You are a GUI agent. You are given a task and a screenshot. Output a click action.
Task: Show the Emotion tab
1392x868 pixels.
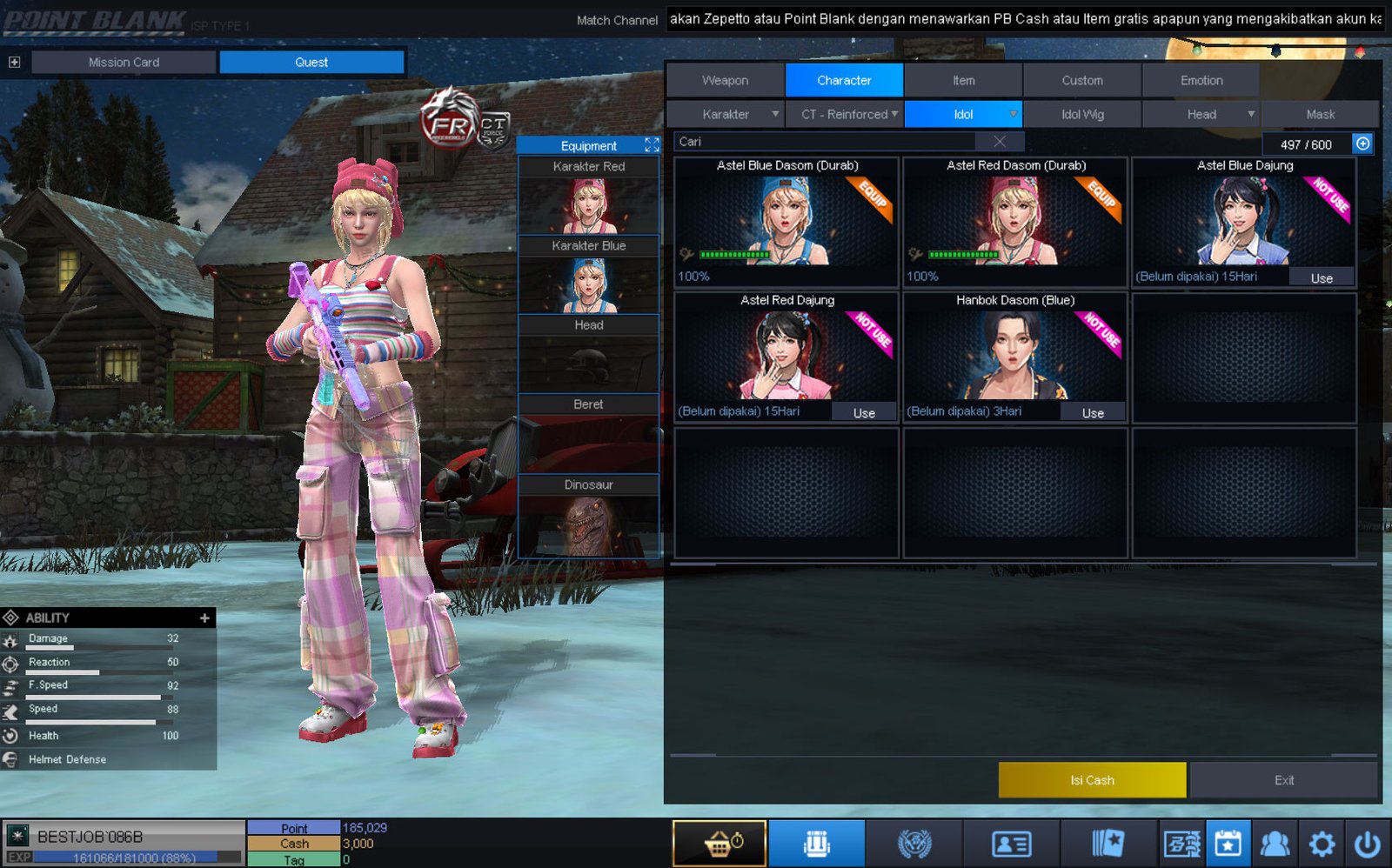tap(1201, 80)
